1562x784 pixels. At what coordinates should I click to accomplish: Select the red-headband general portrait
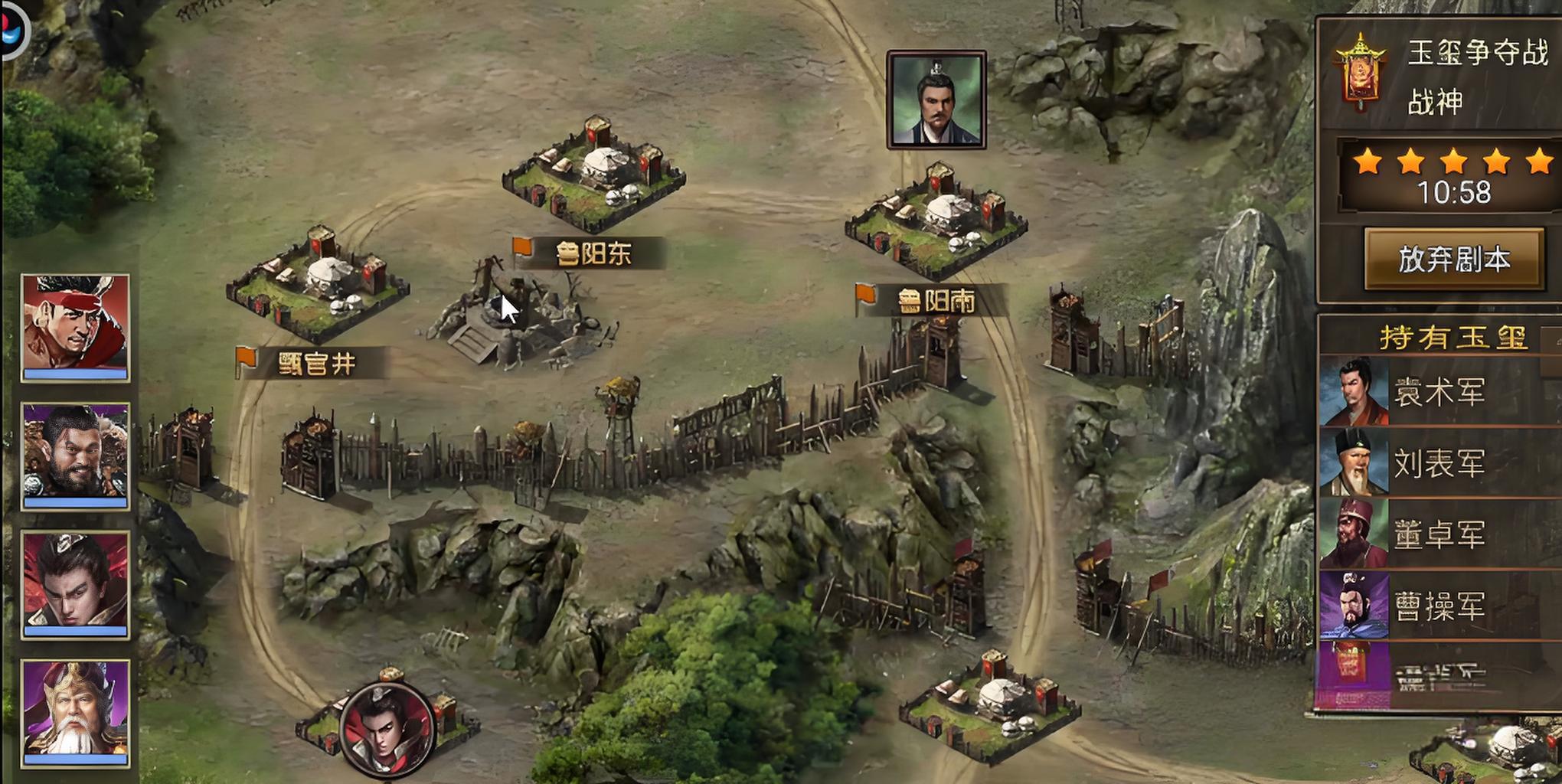pyautogui.click(x=75, y=327)
